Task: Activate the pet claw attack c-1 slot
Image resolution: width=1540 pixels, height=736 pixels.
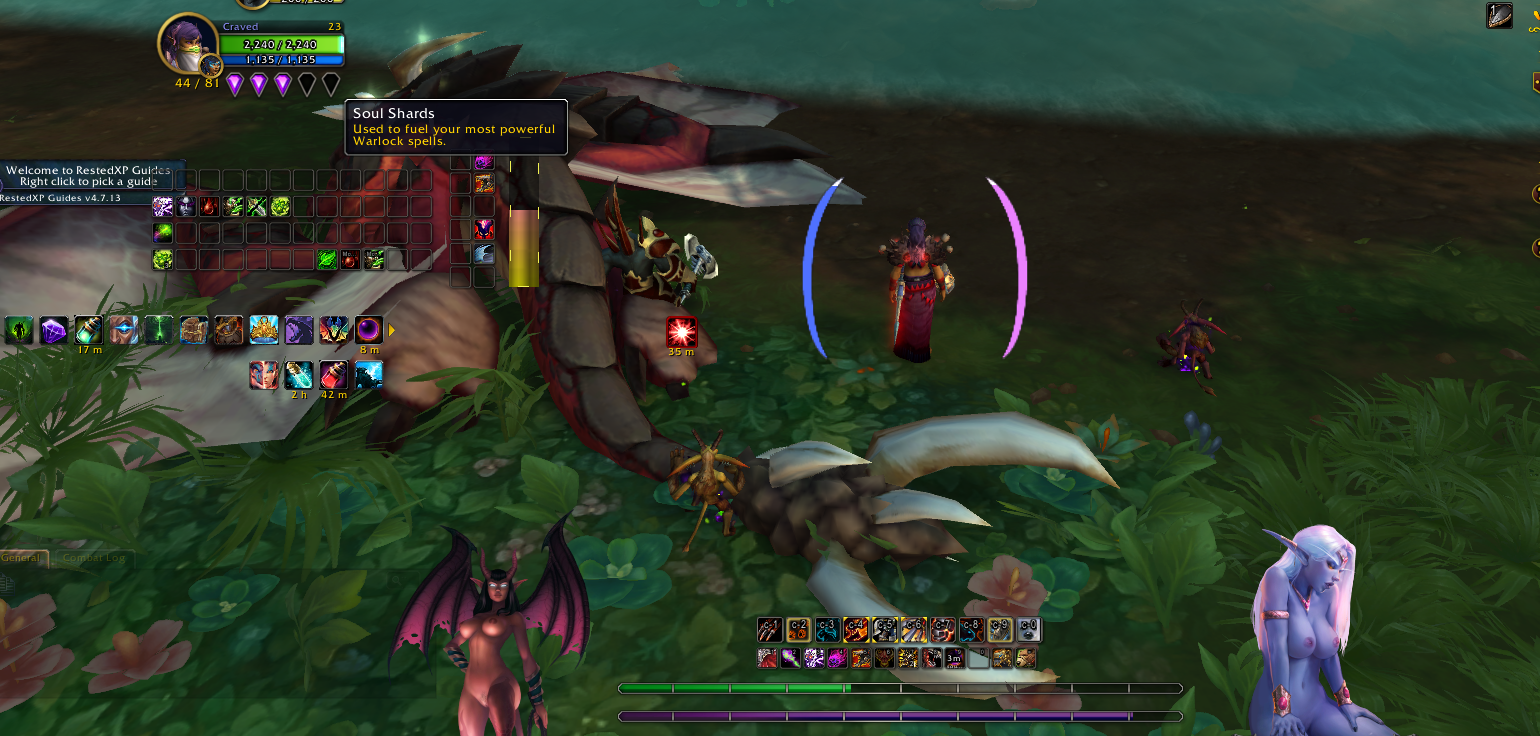Action: 770,629
